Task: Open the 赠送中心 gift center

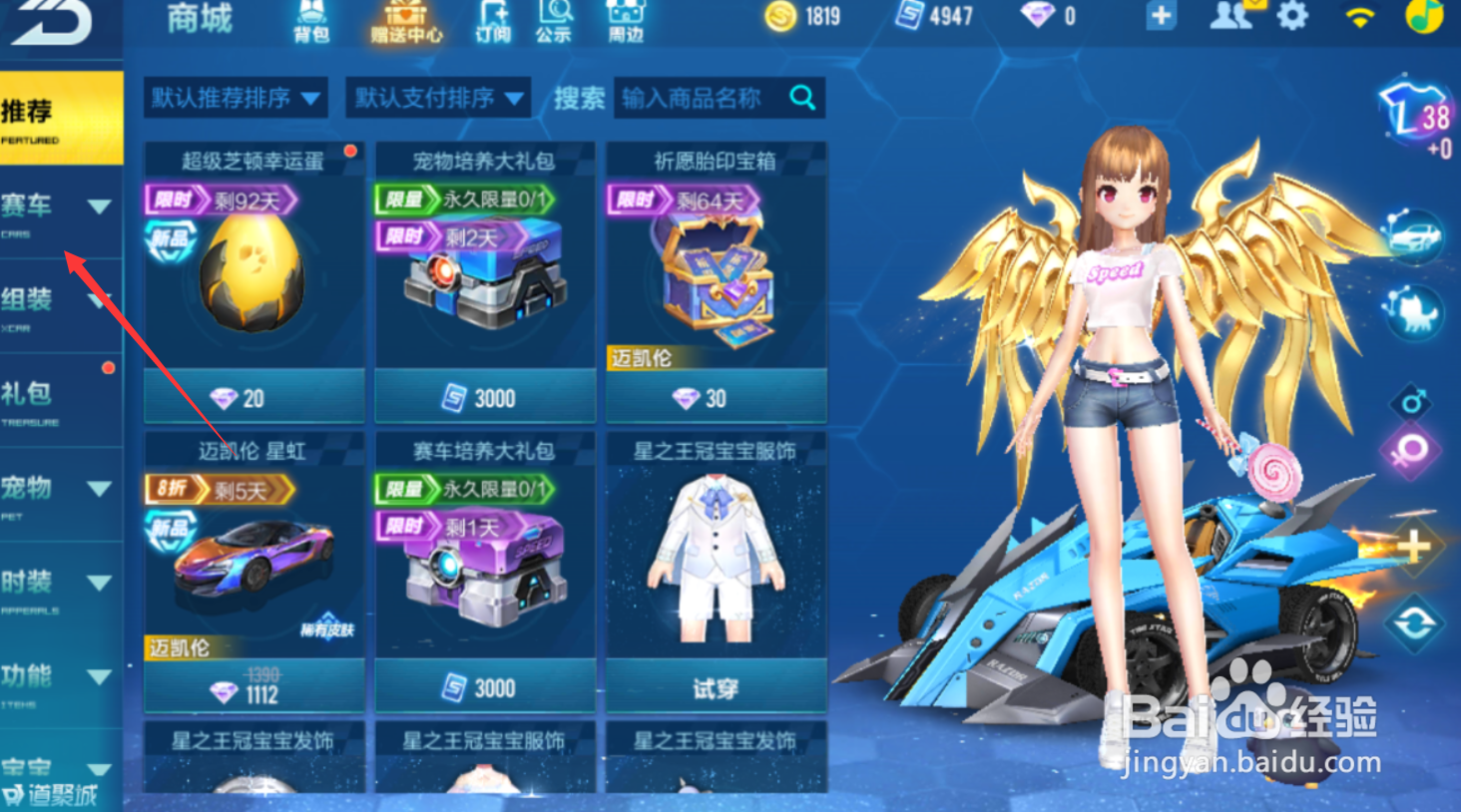Action: (x=403, y=22)
